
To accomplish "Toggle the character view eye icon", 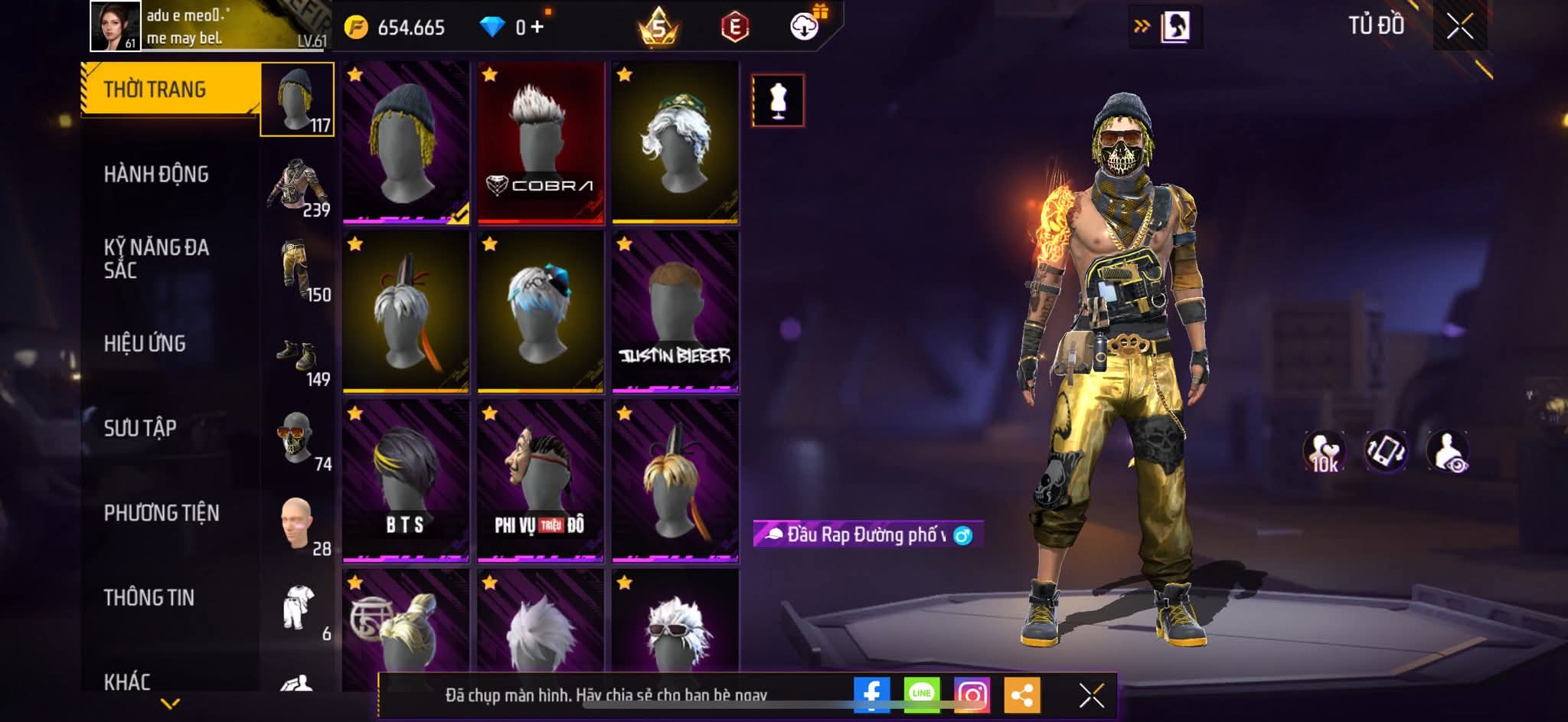I will (1447, 451).
